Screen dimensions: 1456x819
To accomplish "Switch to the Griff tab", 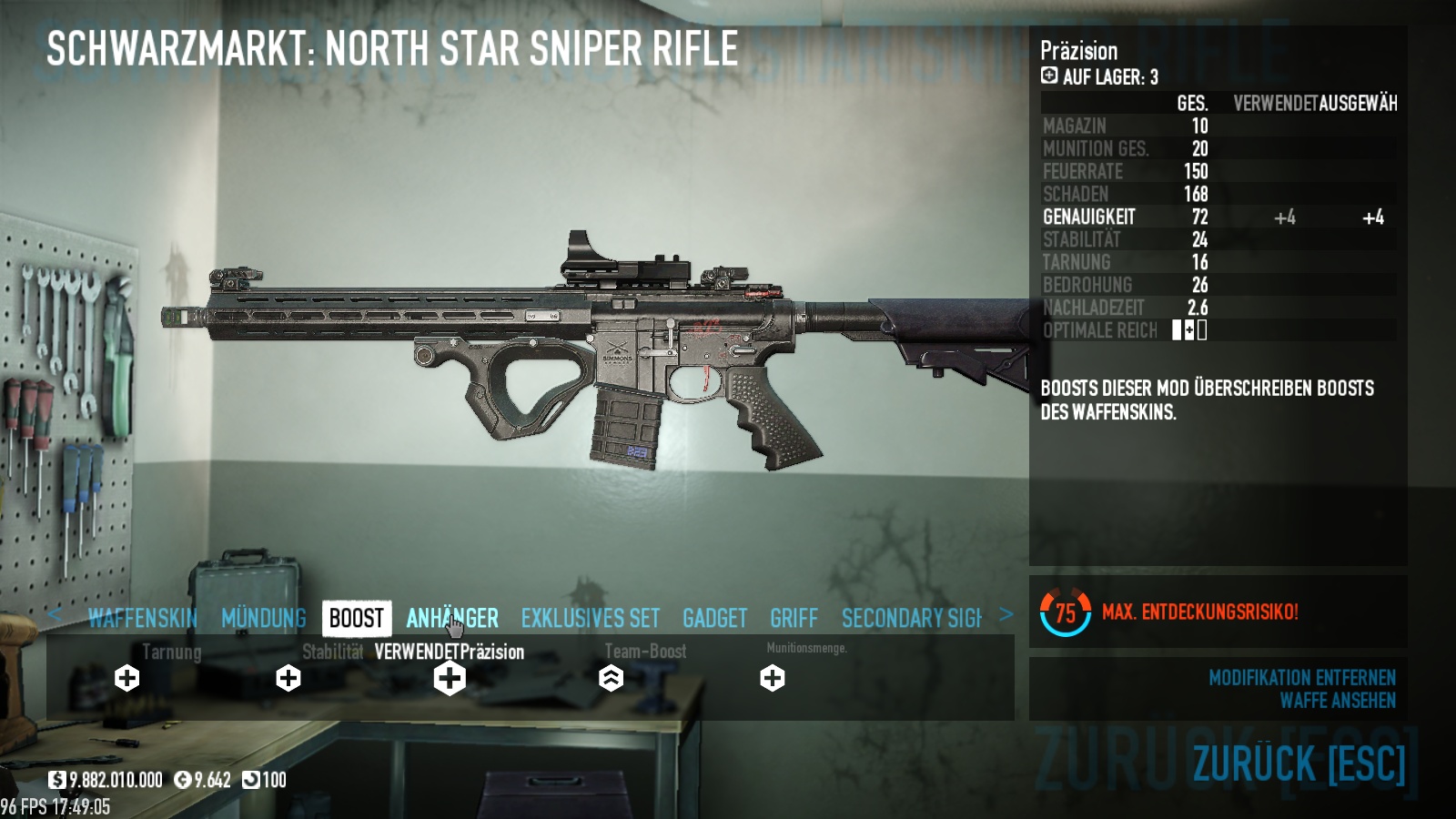I will coord(794,619).
